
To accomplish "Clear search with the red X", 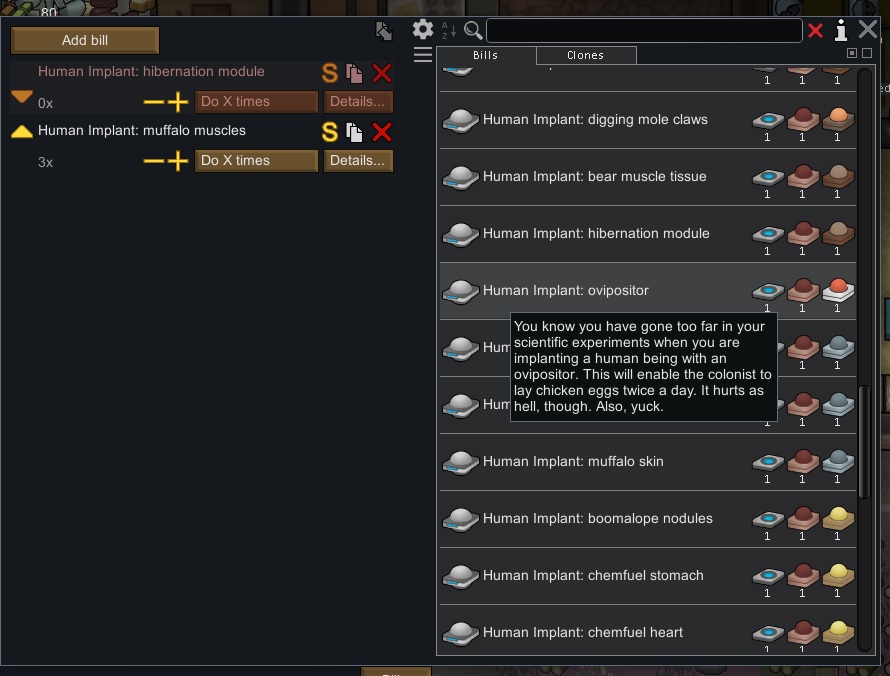I will (815, 31).
